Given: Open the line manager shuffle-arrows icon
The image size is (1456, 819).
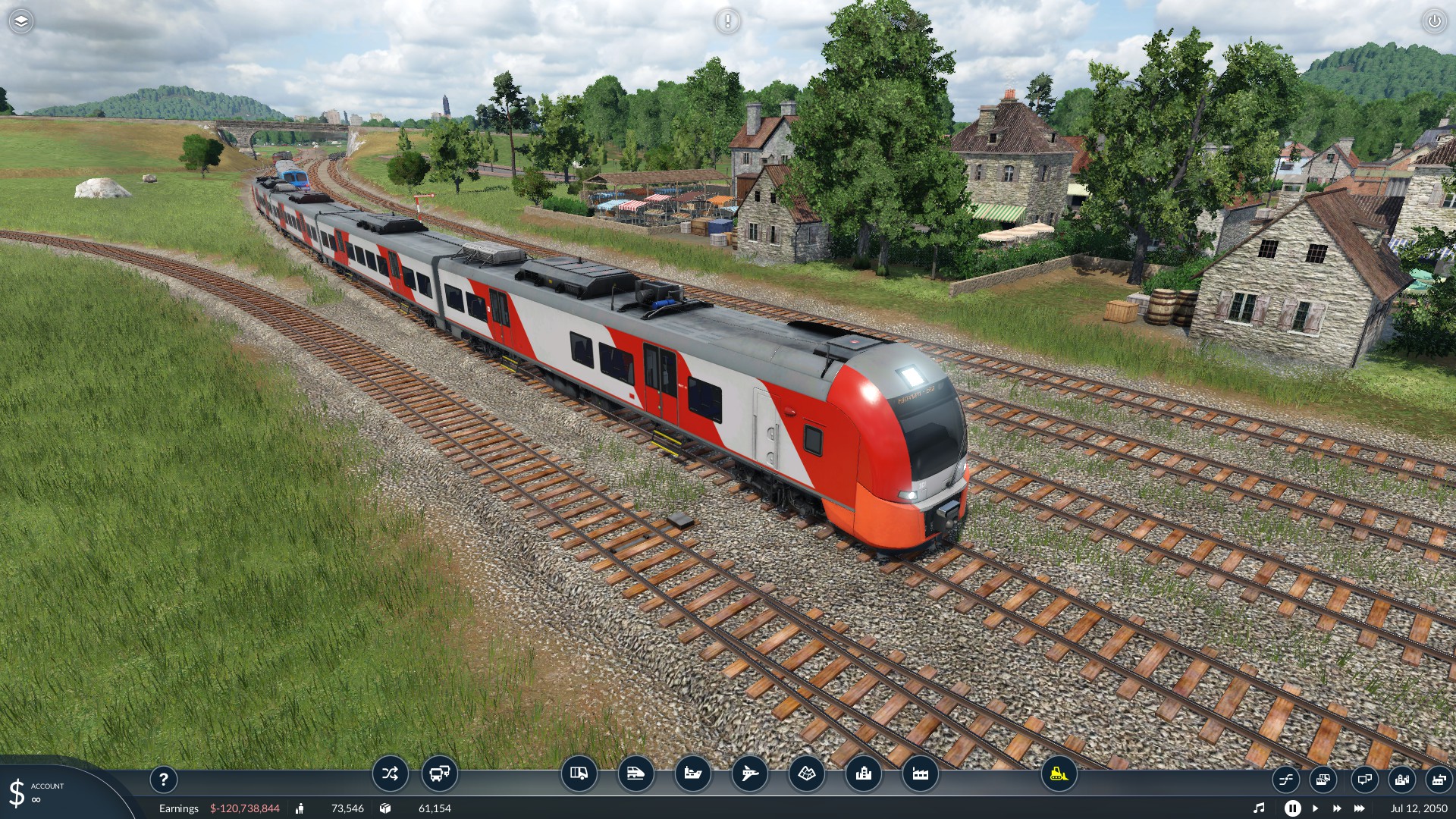Looking at the screenshot, I should (x=390, y=773).
